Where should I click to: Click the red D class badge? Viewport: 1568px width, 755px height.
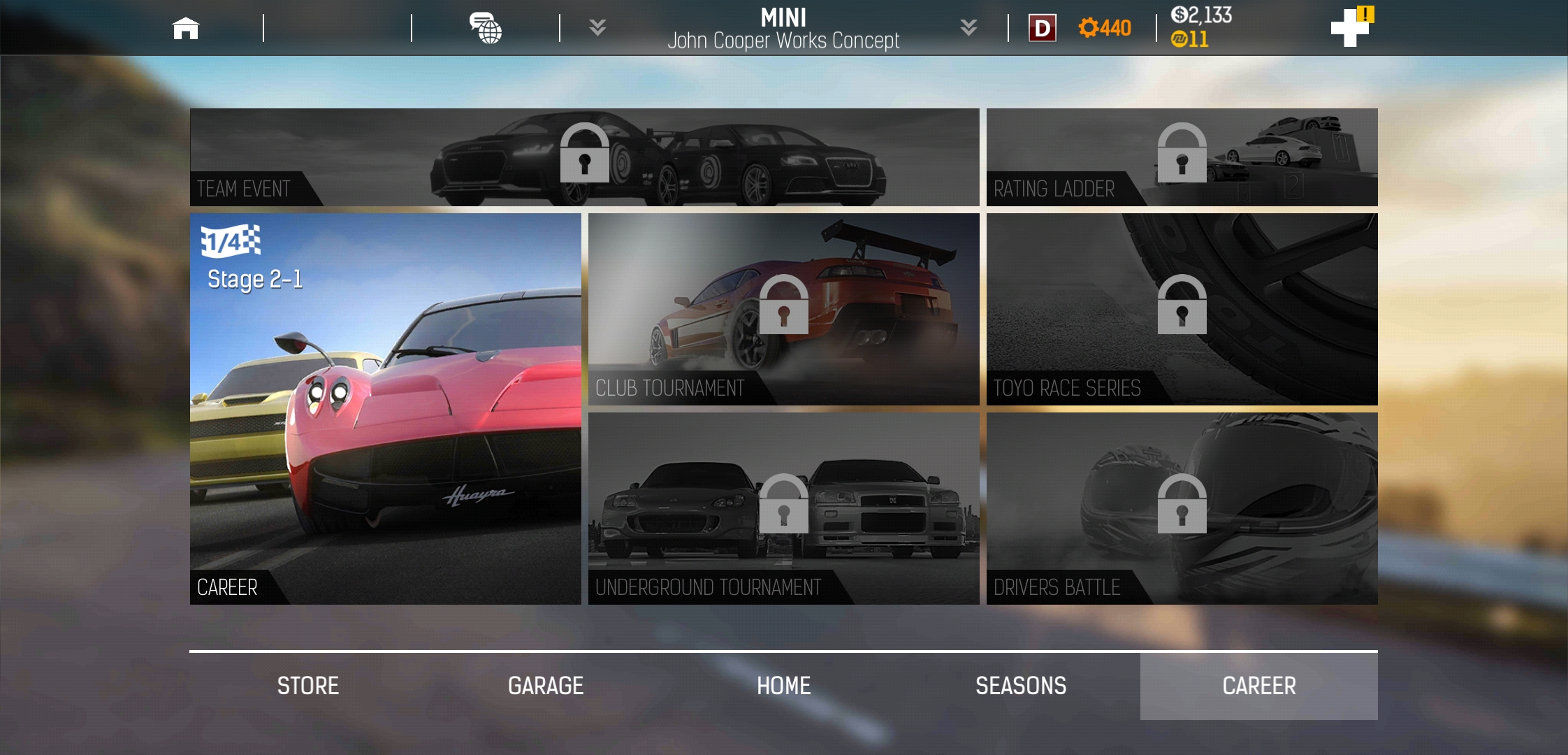pyautogui.click(x=1042, y=29)
